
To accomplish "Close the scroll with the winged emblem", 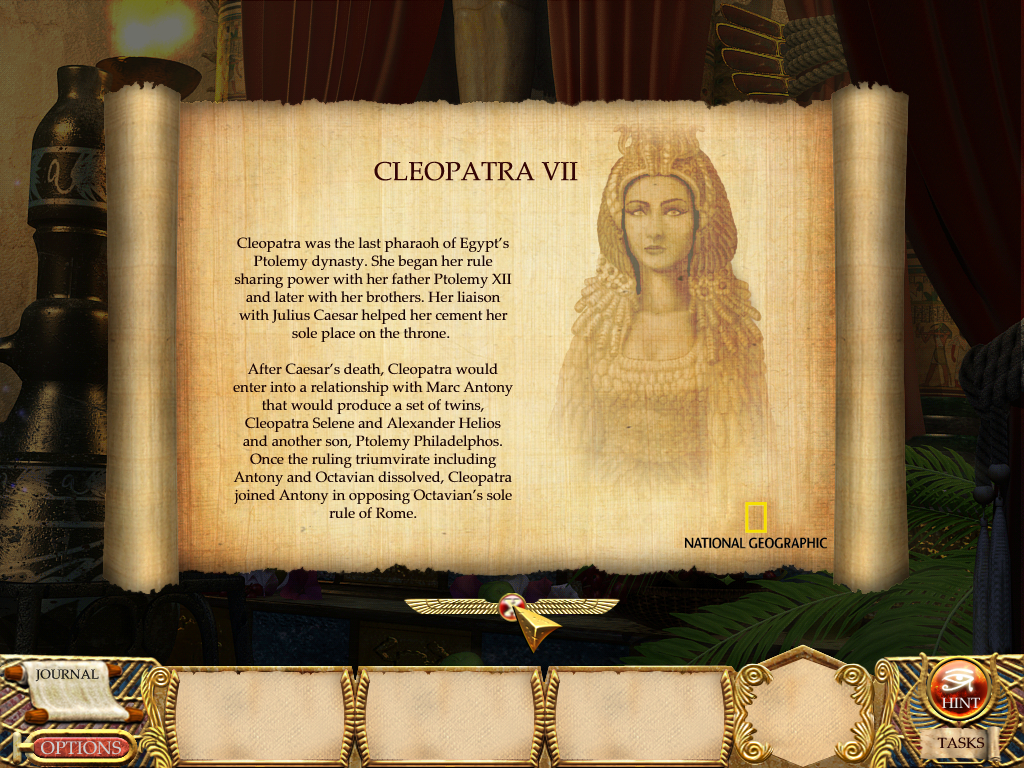I will click(512, 605).
